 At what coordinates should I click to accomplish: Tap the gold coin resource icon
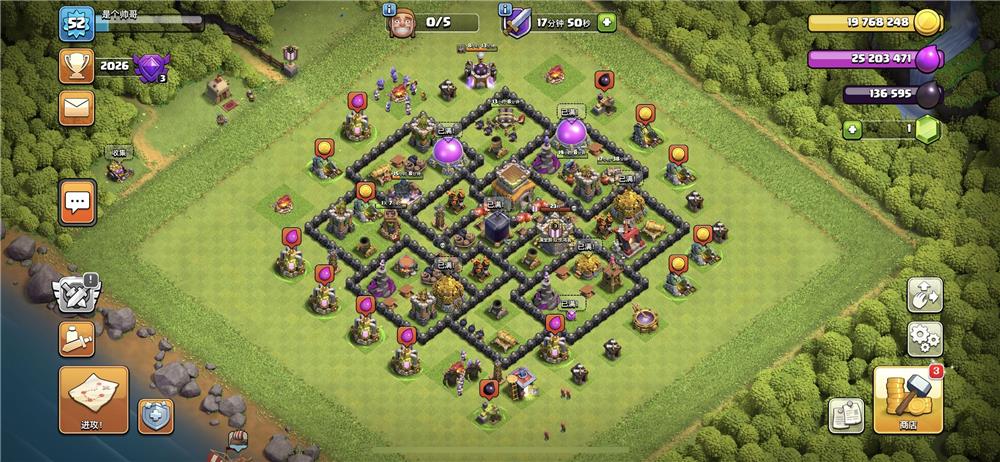coord(927,23)
